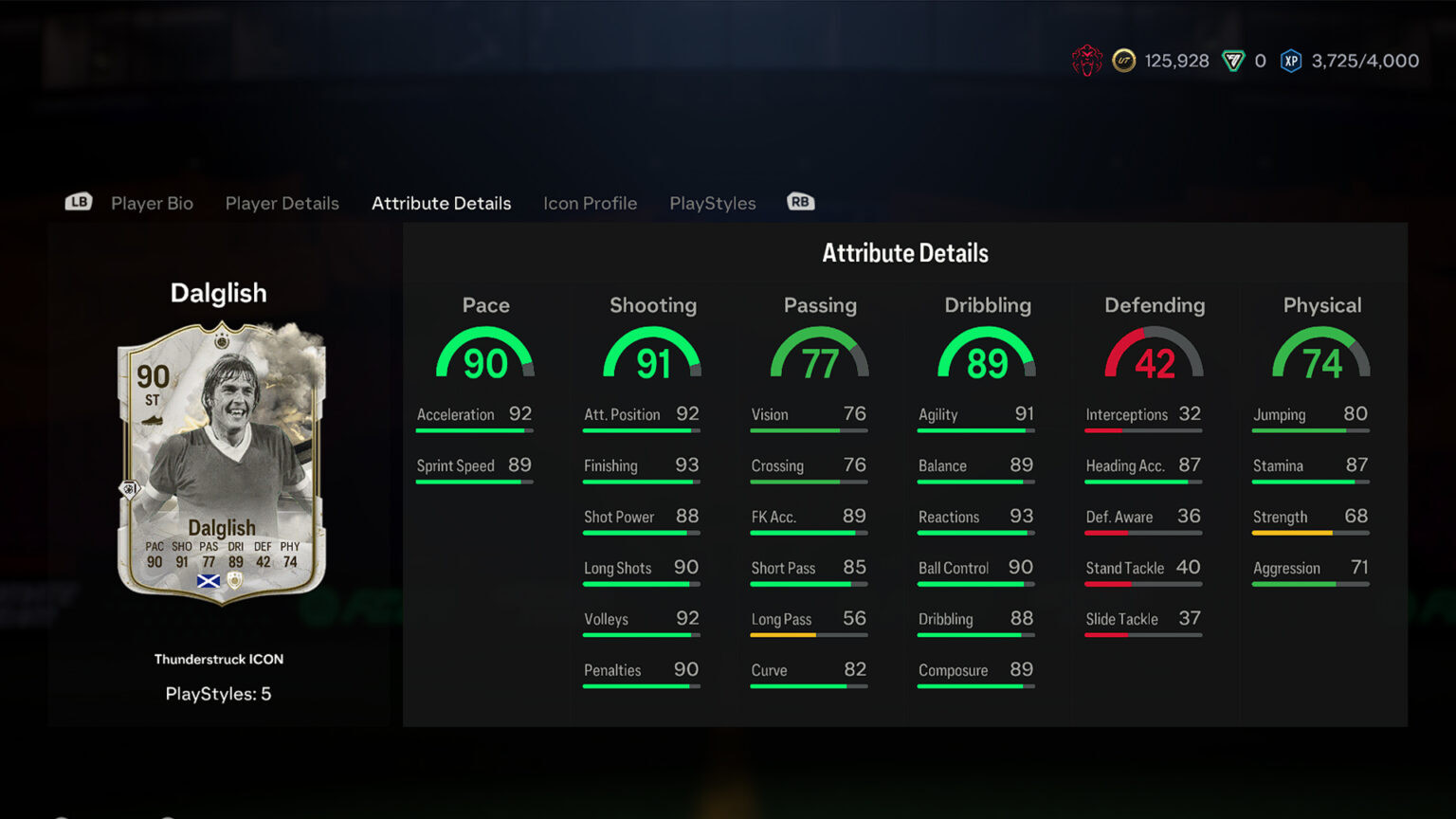Image resolution: width=1456 pixels, height=819 pixels.
Task: Click the red lion club crest icon
Action: point(1086,60)
